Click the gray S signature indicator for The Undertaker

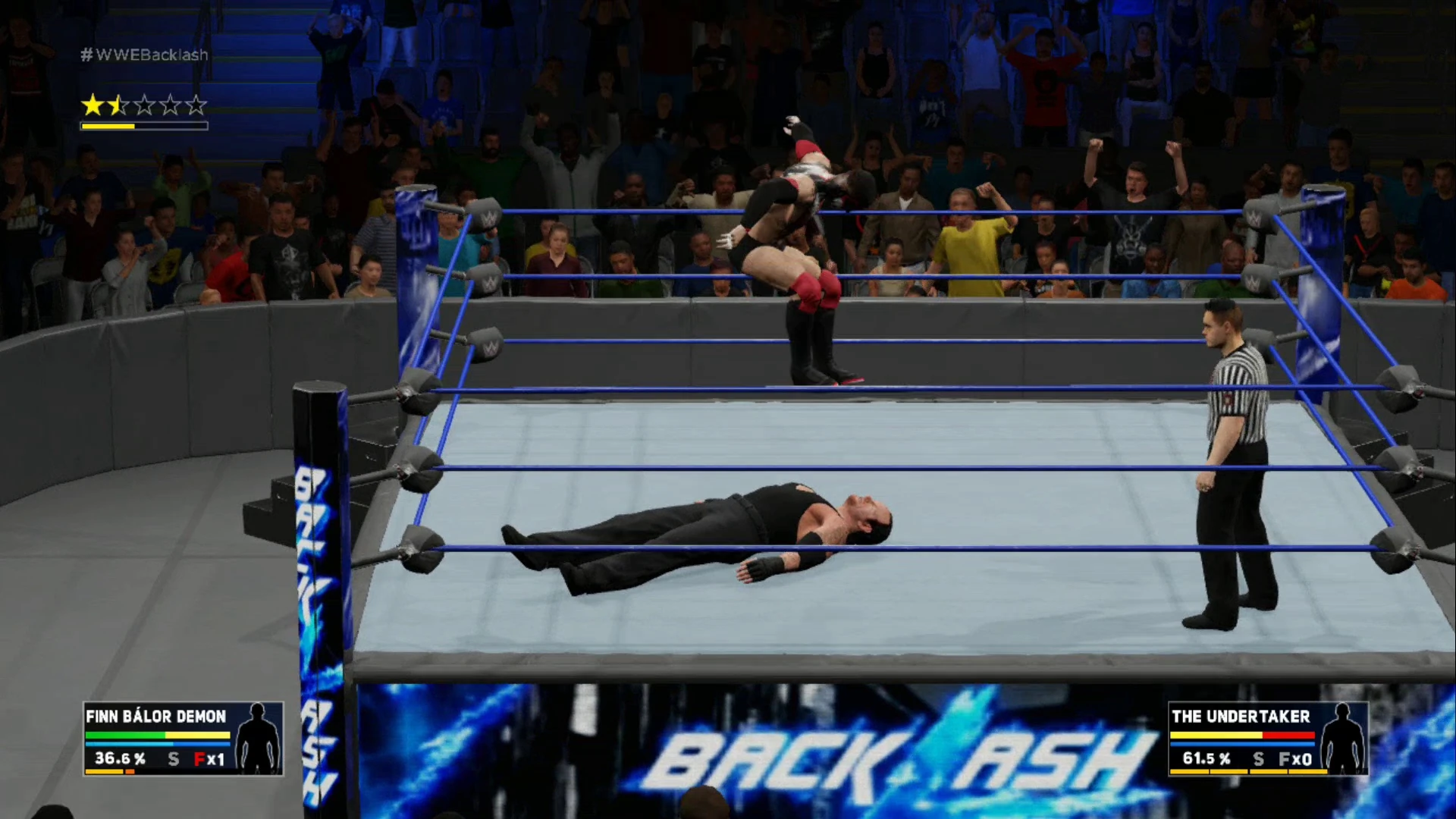1259,758
